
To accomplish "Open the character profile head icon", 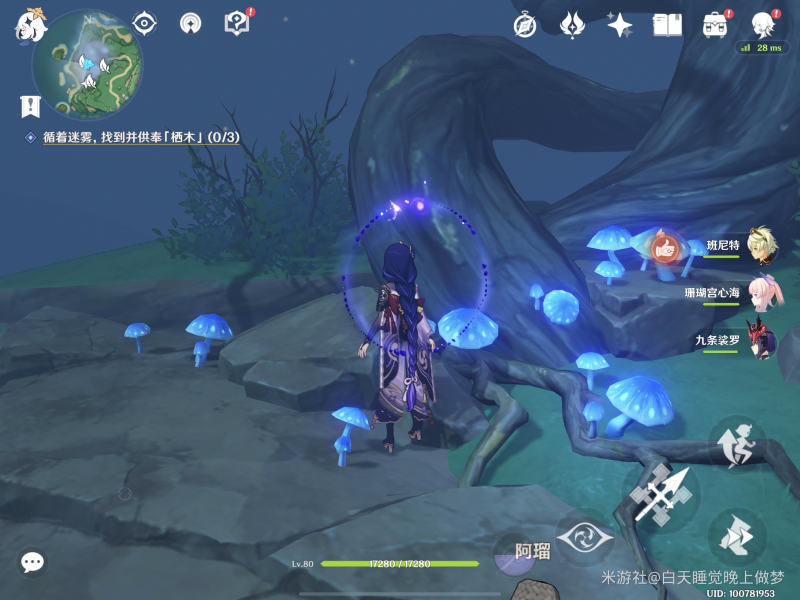I will pos(762,24).
